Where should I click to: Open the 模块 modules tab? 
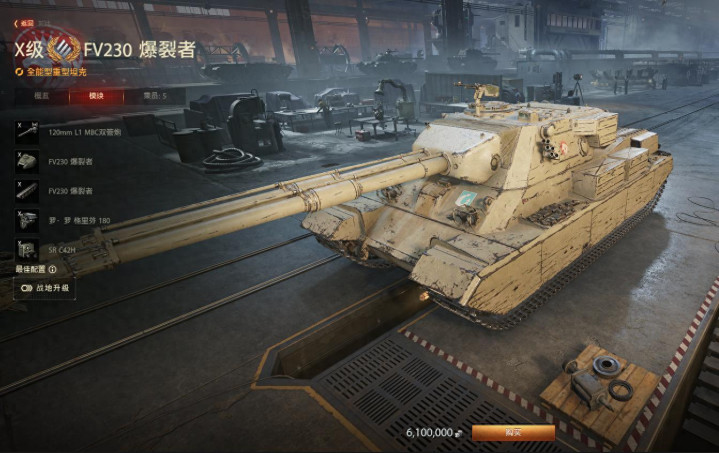point(96,96)
